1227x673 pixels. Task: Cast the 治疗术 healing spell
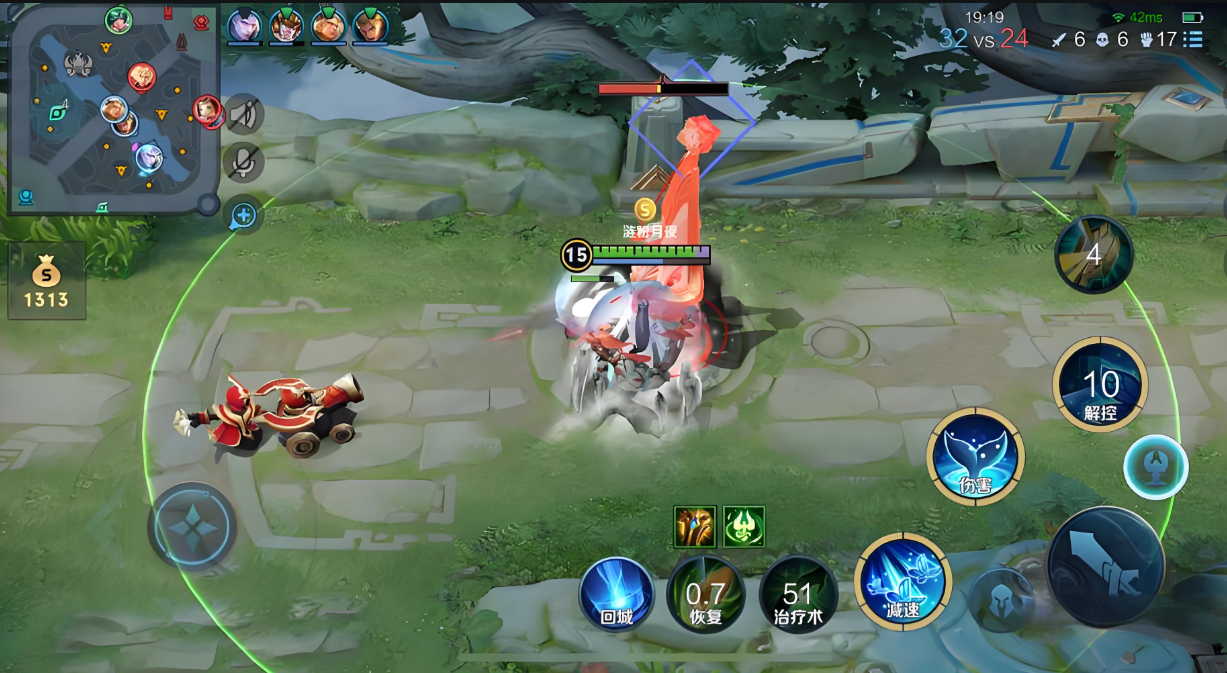(797, 594)
